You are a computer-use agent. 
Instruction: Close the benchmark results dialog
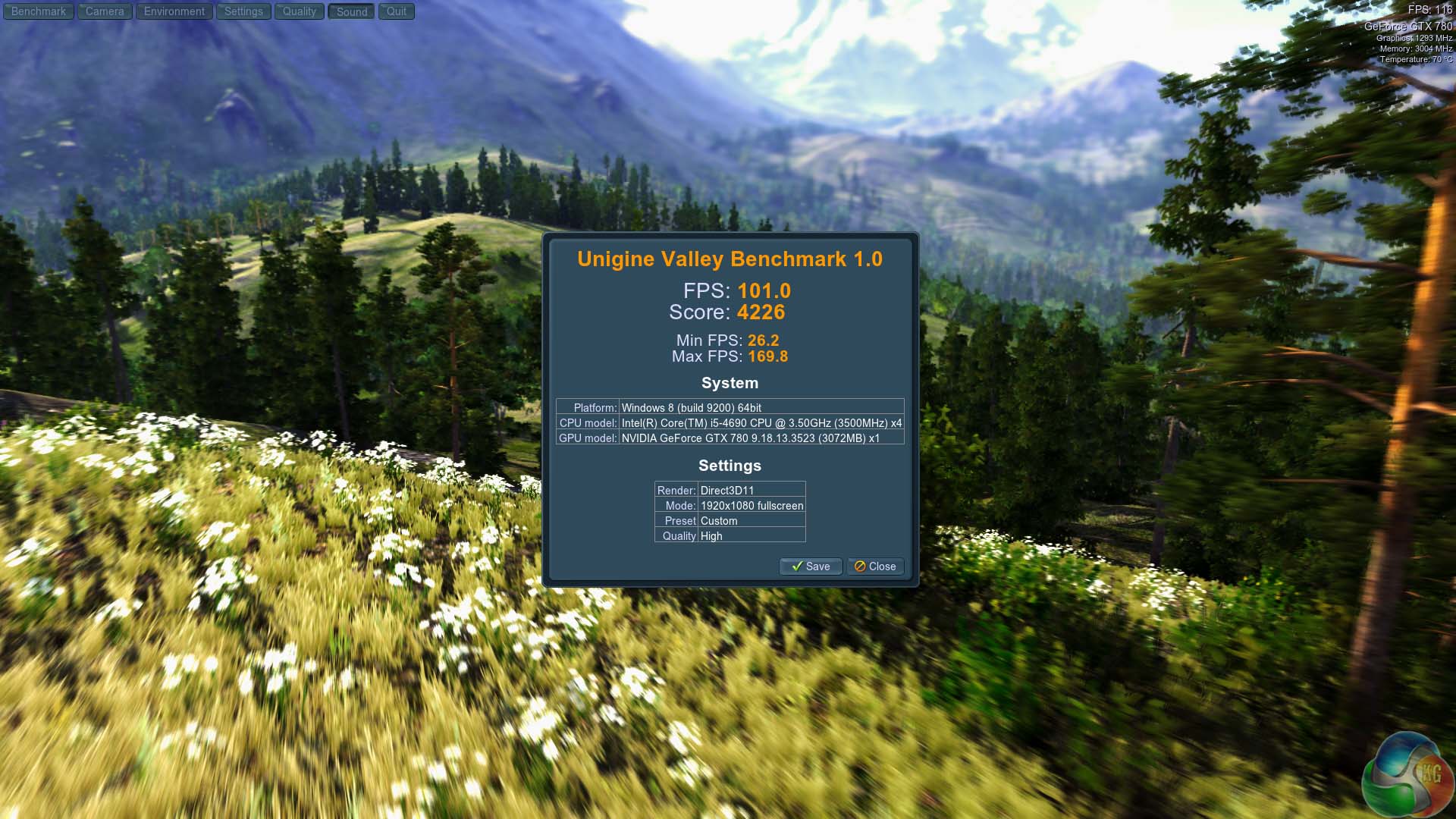[875, 566]
